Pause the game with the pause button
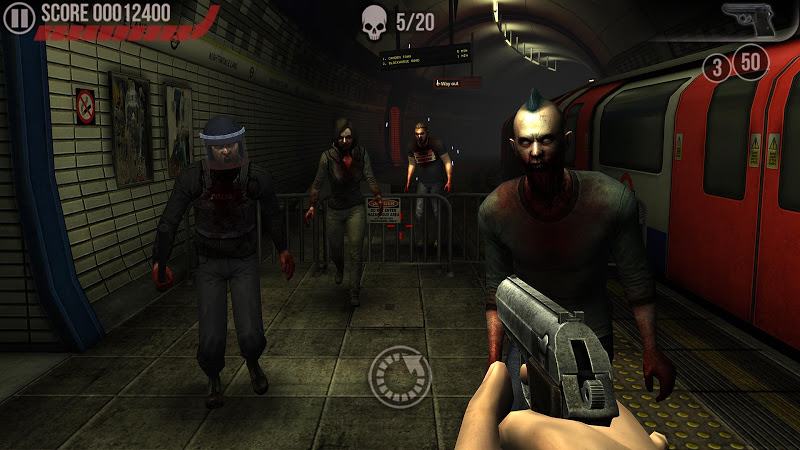Image resolution: width=800 pixels, height=450 pixels. click(x=20, y=15)
